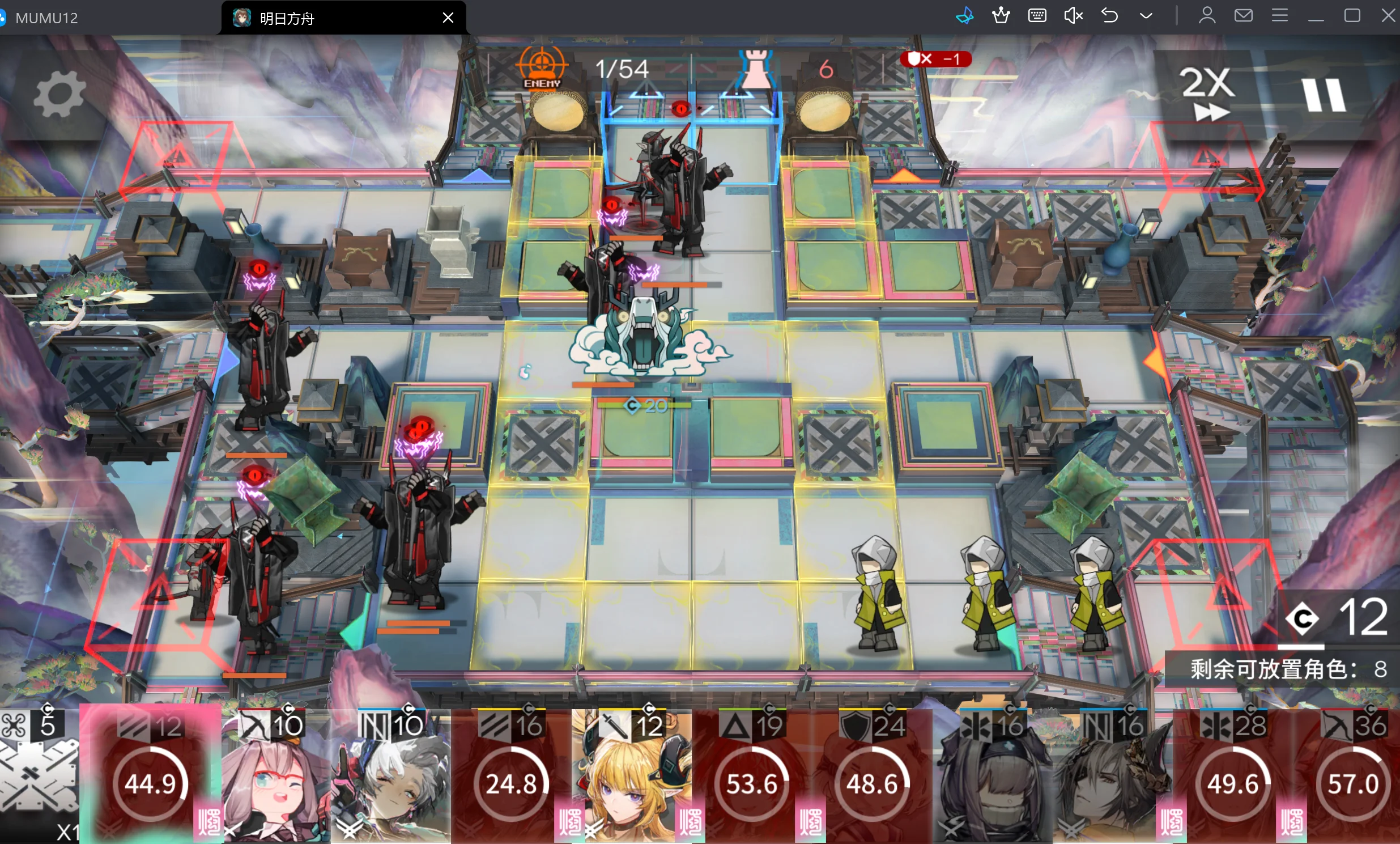Close the 明日方舟 emulator tab
Viewport: 1400px width, 844px height.
click(x=448, y=18)
